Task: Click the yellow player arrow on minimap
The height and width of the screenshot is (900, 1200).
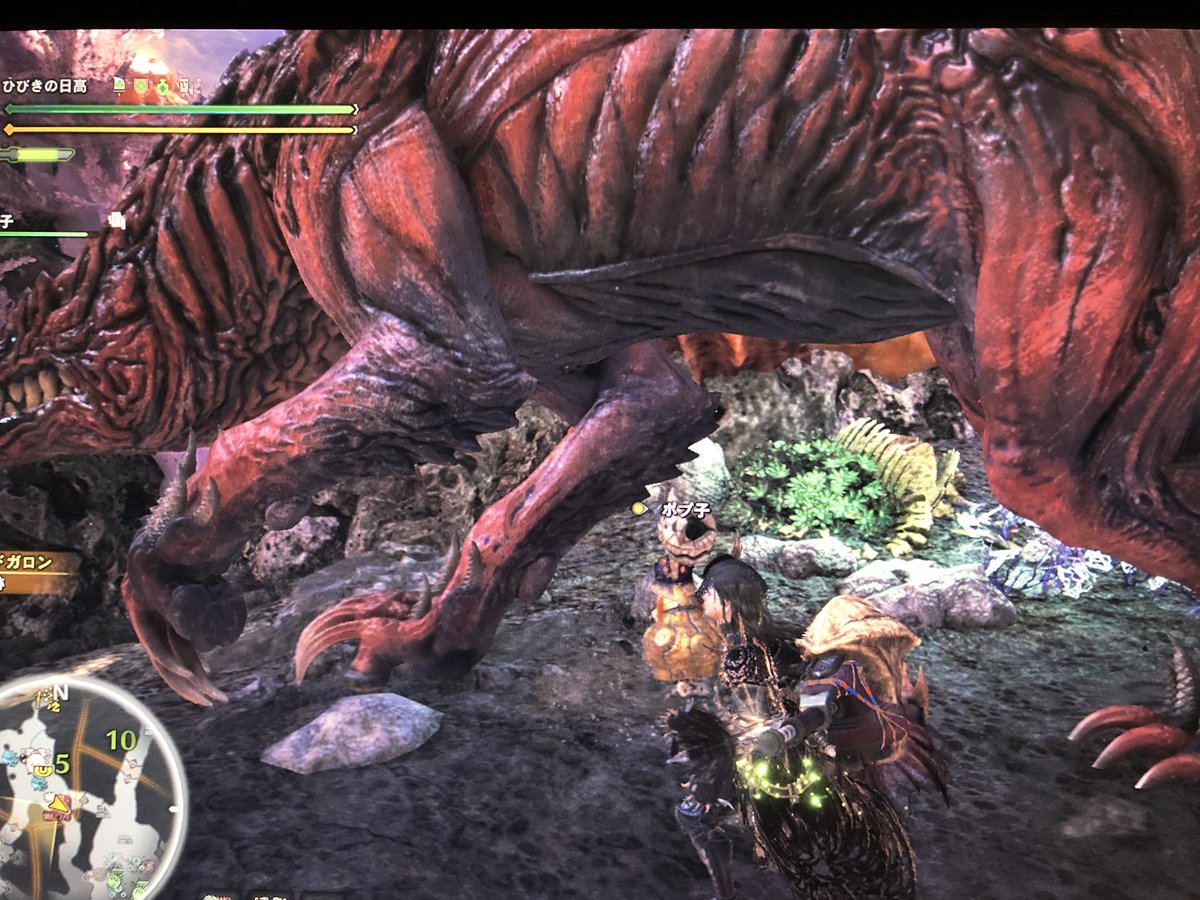Action: tap(60, 803)
